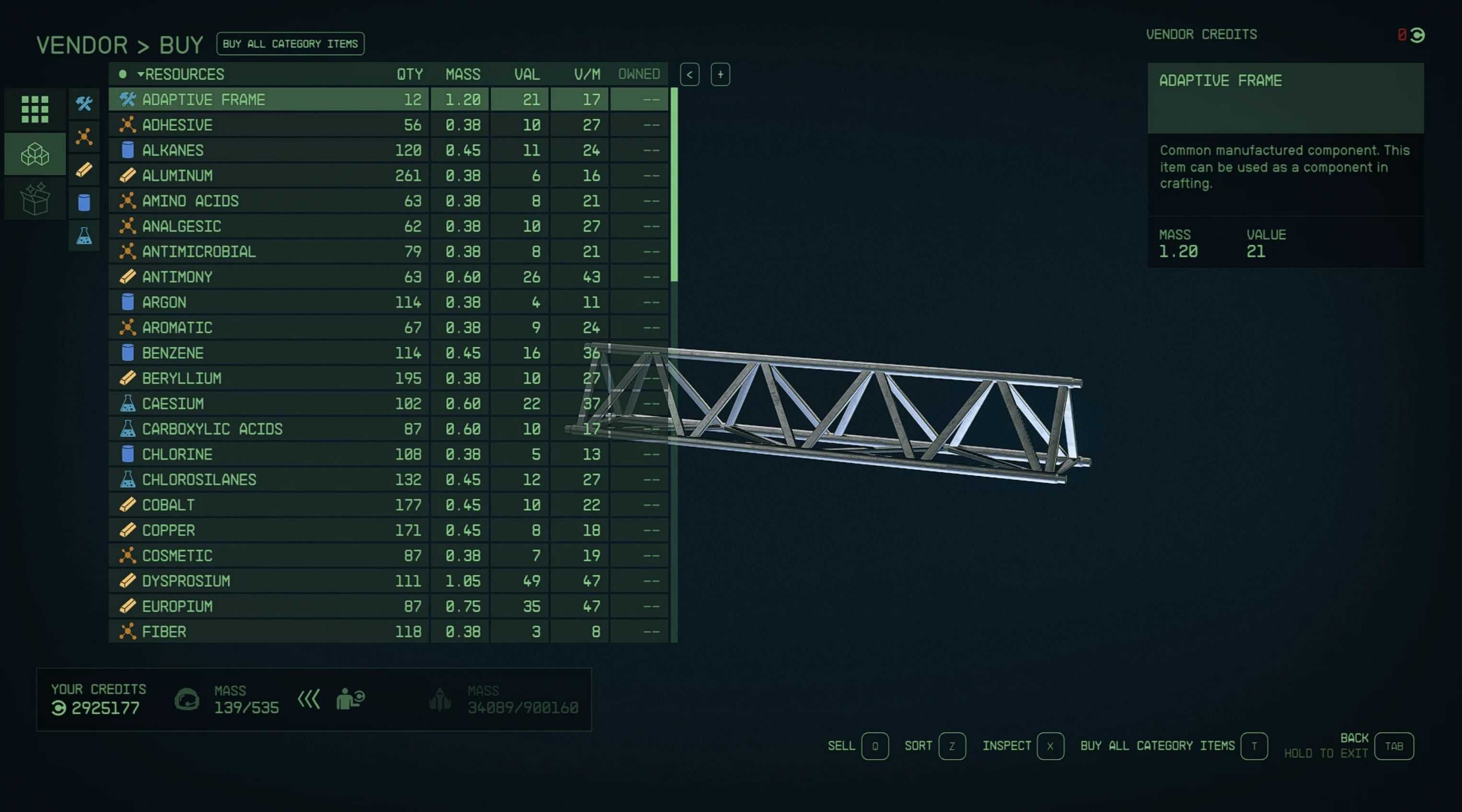
Task: Sort by the V/M column header
Action: [586, 74]
